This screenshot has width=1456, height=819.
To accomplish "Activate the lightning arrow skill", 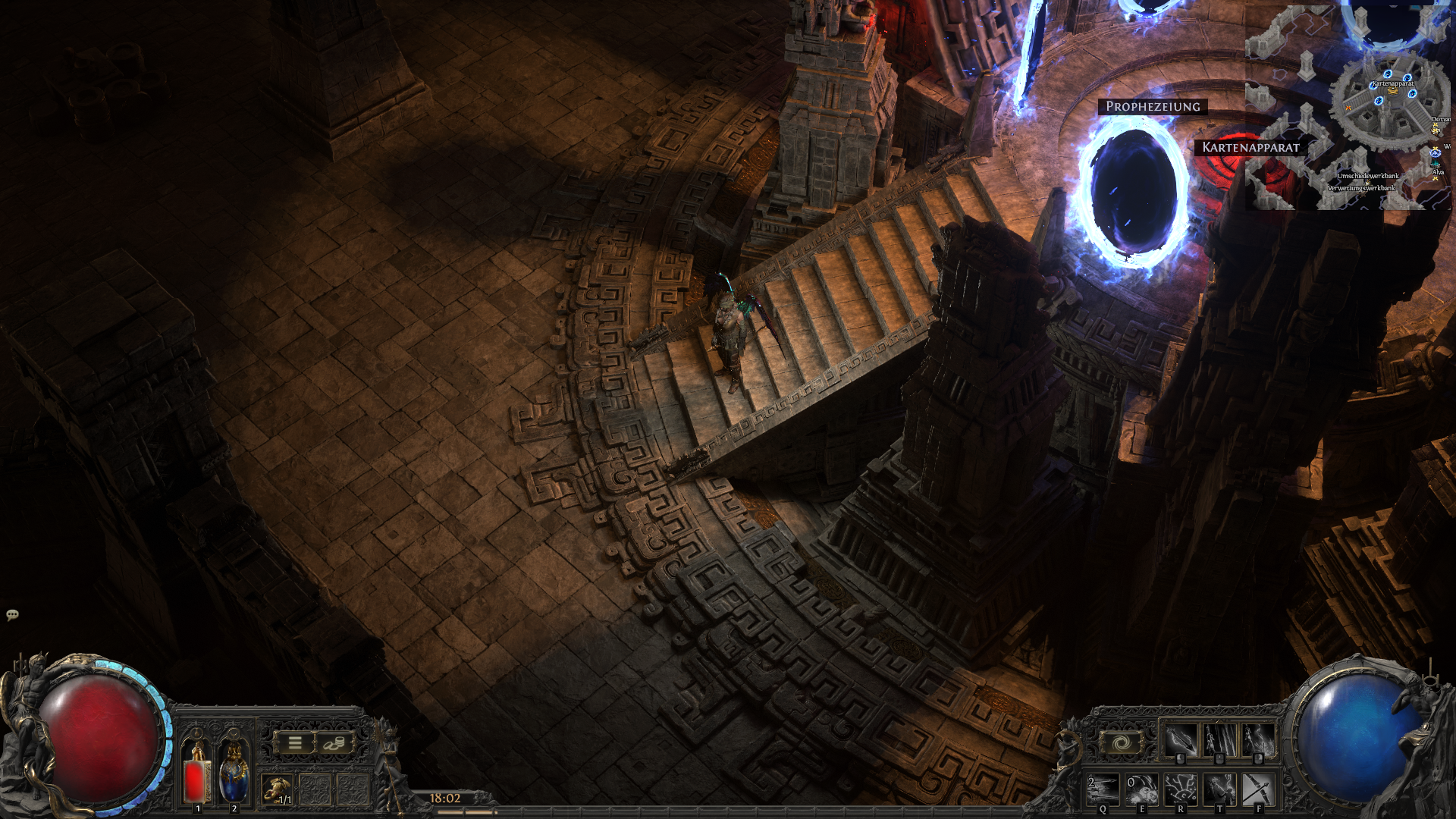I will click(x=1181, y=740).
